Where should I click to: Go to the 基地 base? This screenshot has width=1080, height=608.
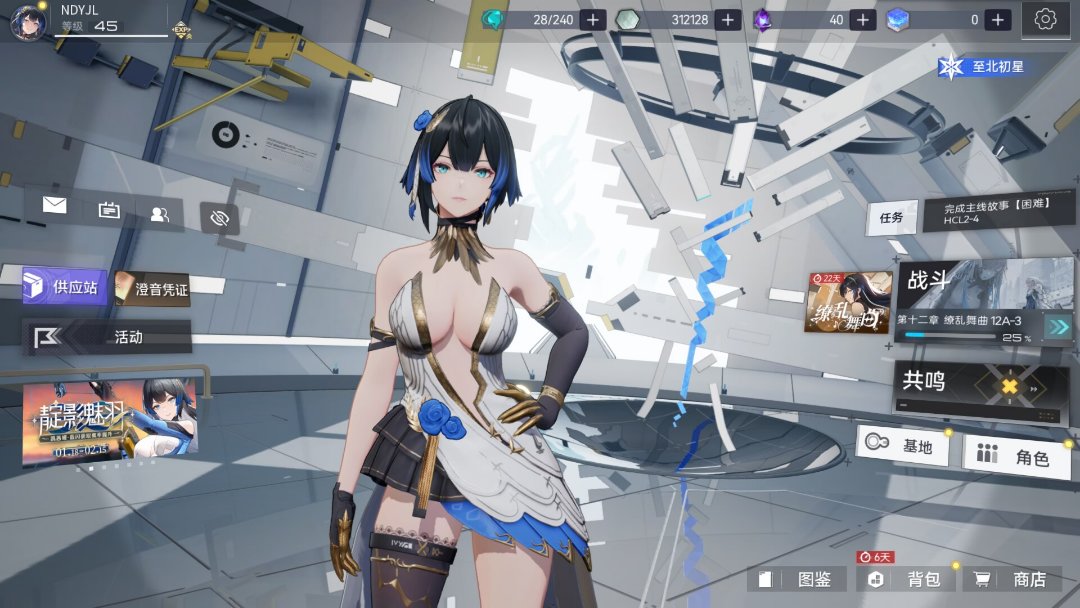(x=902, y=445)
